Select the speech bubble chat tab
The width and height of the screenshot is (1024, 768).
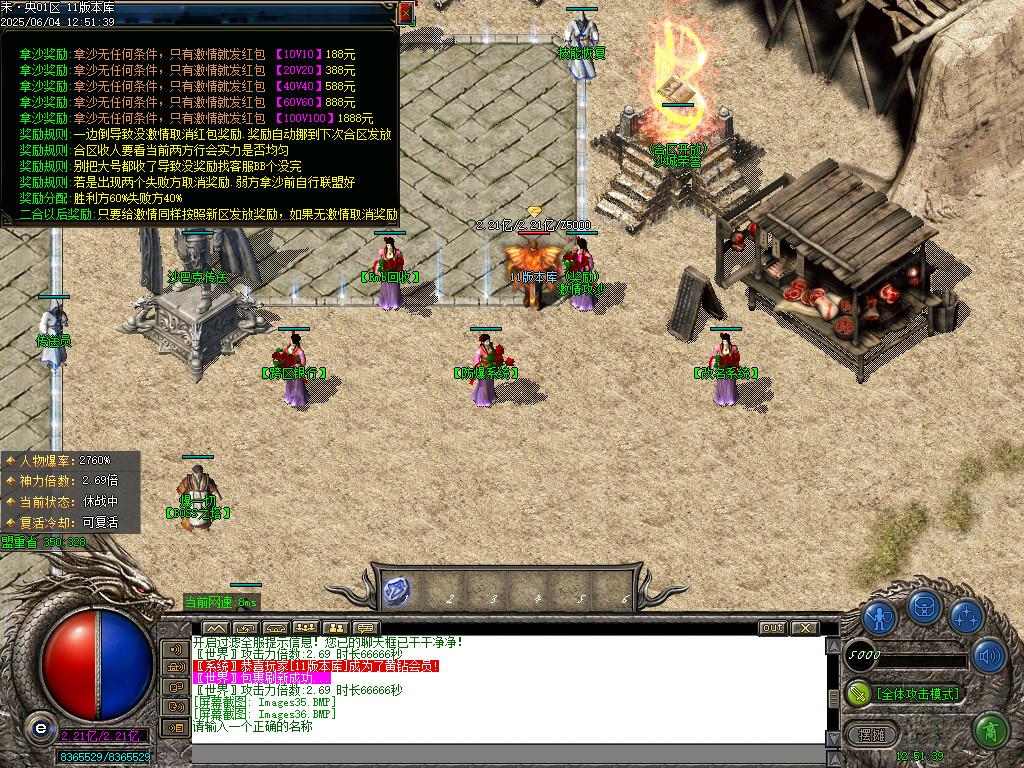367,628
